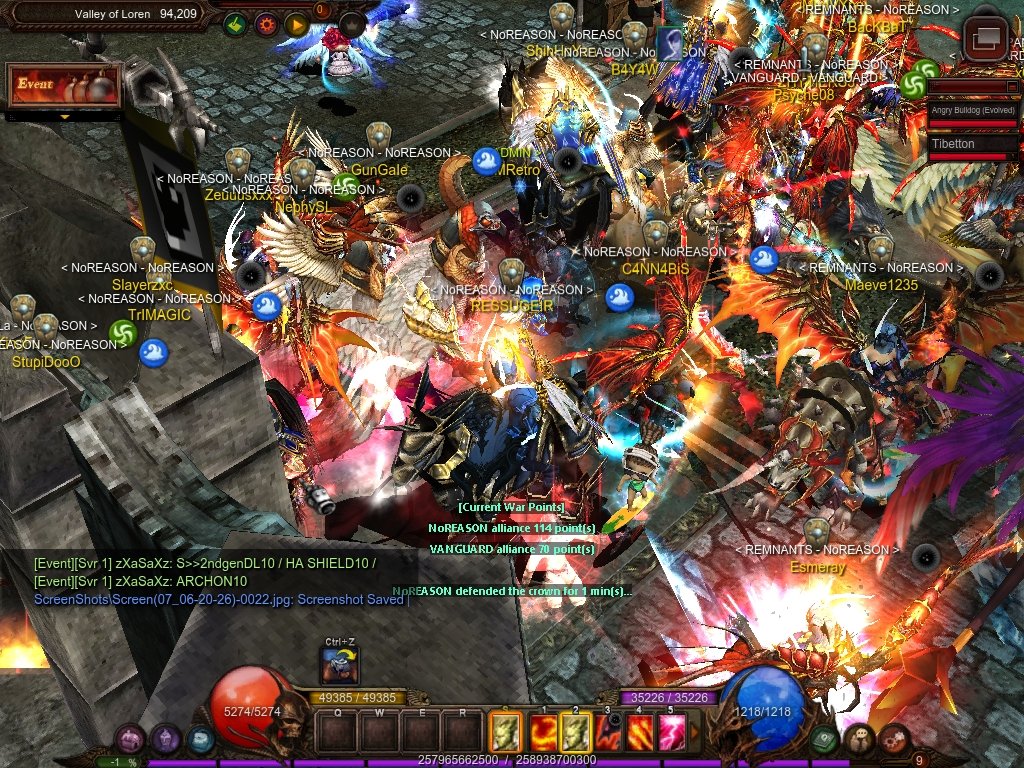Select the Angry Bulldog (Evolved) pet entry
The height and width of the screenshot is (768, 1024).
tap(972, 110)
